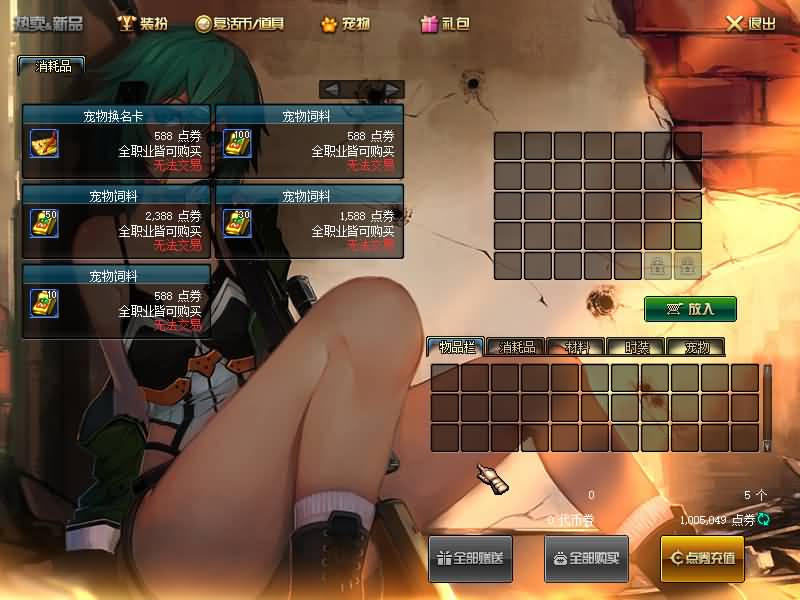This screenshot has height=600, width=800.
Task: Click the green 放入 button
Action: [x=690, y=309]
